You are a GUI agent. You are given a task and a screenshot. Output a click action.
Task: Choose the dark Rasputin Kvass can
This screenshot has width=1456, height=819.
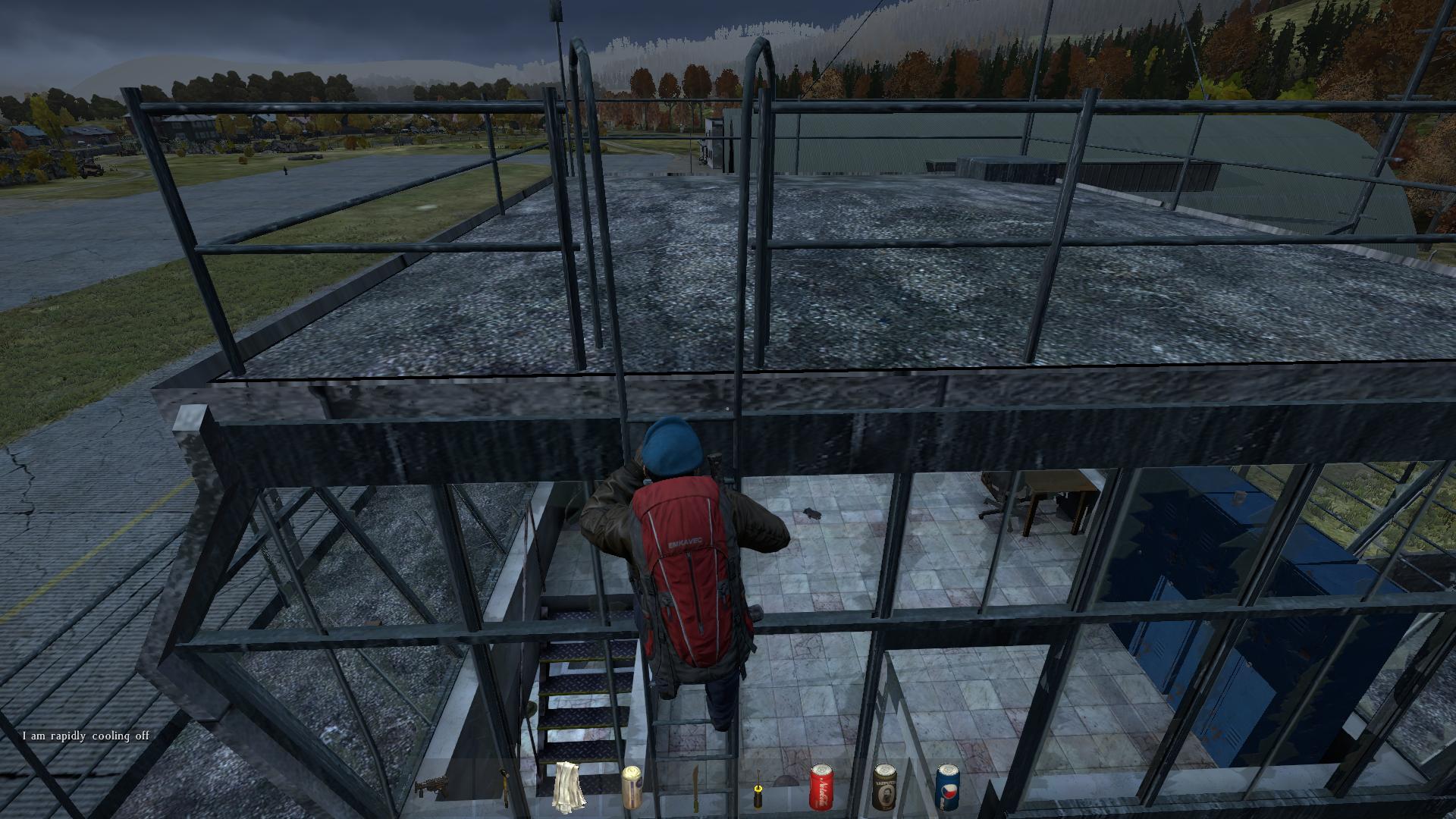coord(884,786)
